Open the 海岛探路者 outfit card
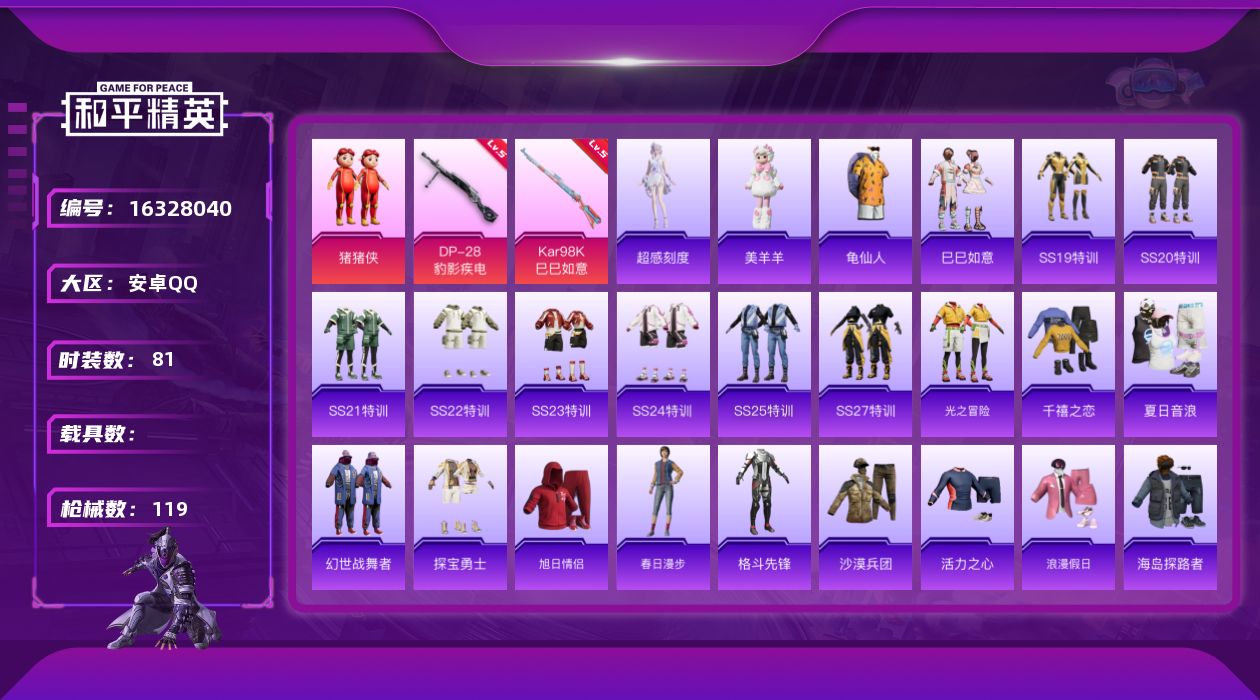The width and height of the screenshot is (1260, 700). [x=1170, y=517]
